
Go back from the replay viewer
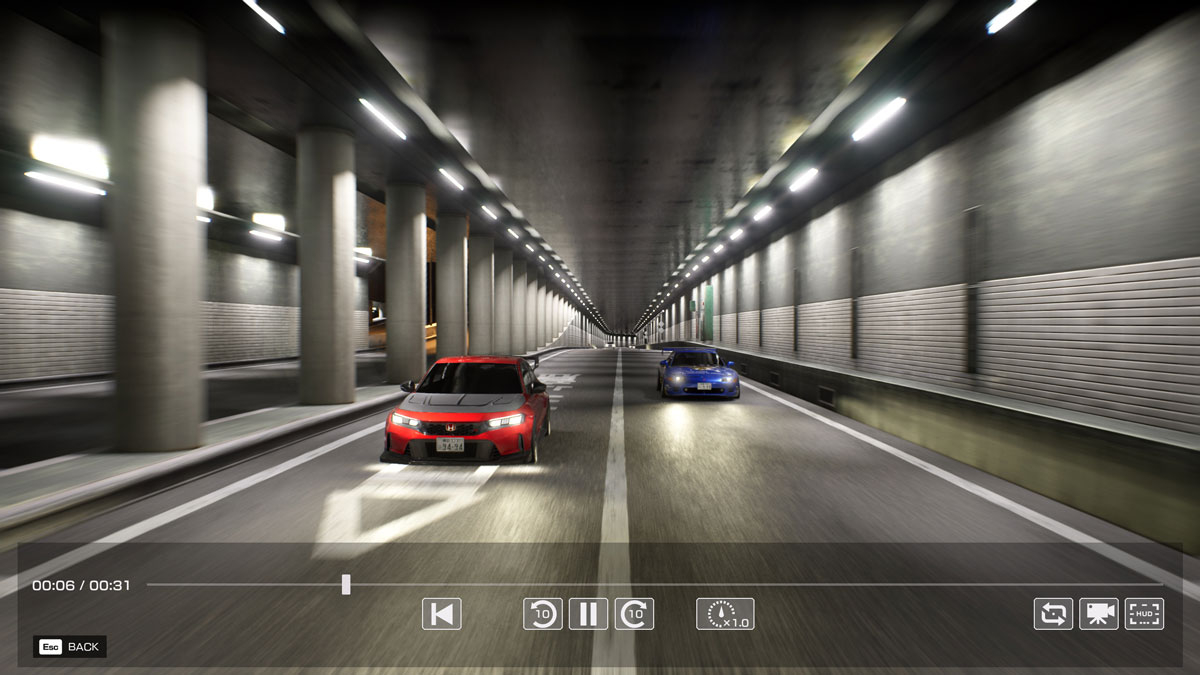pyautogui.click(x=70, y=647)
